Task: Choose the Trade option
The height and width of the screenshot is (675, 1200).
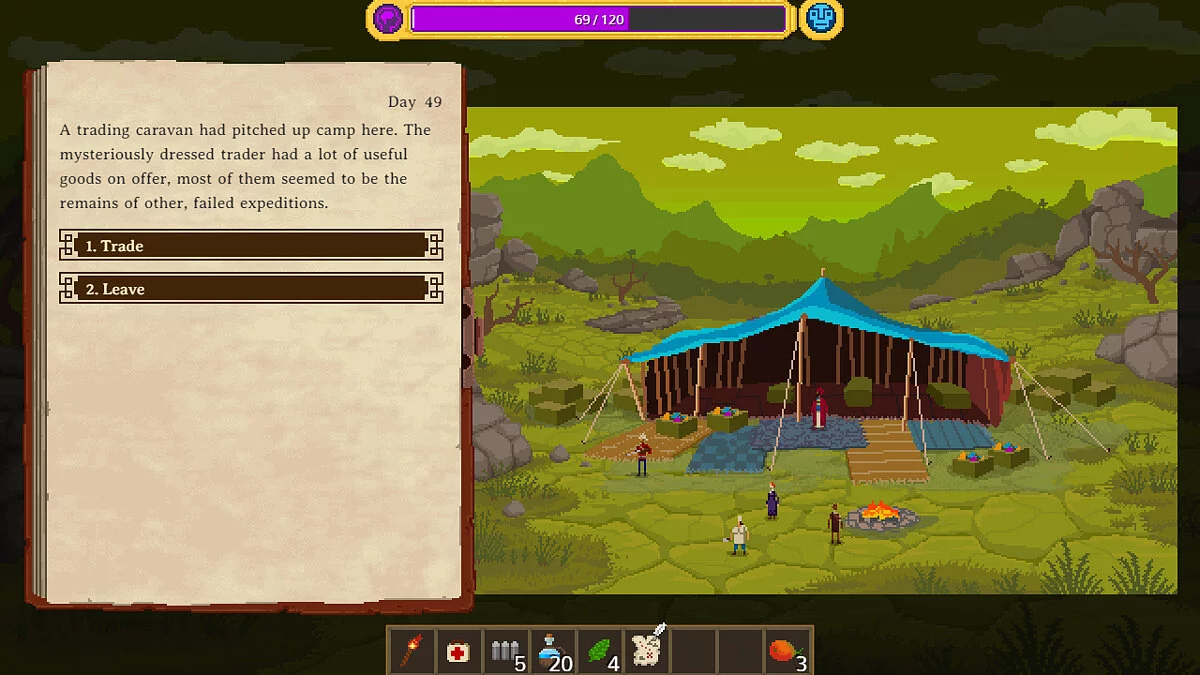Action: point(250,246)
